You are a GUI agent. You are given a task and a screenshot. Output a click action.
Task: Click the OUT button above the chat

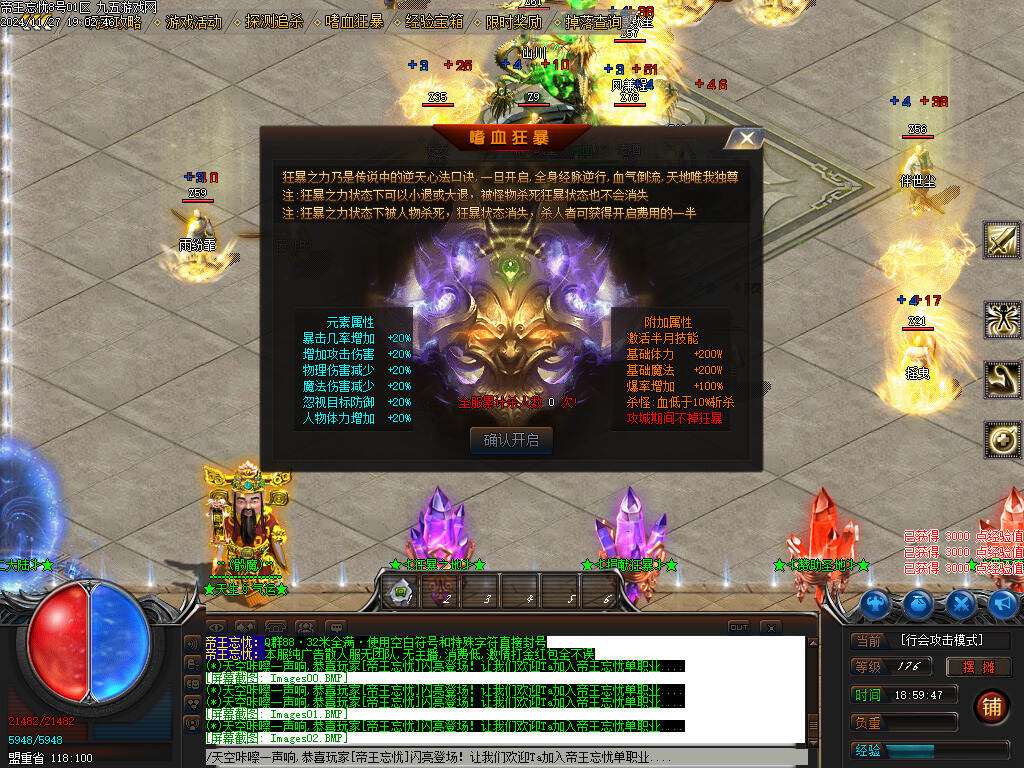tap(738, 627)
